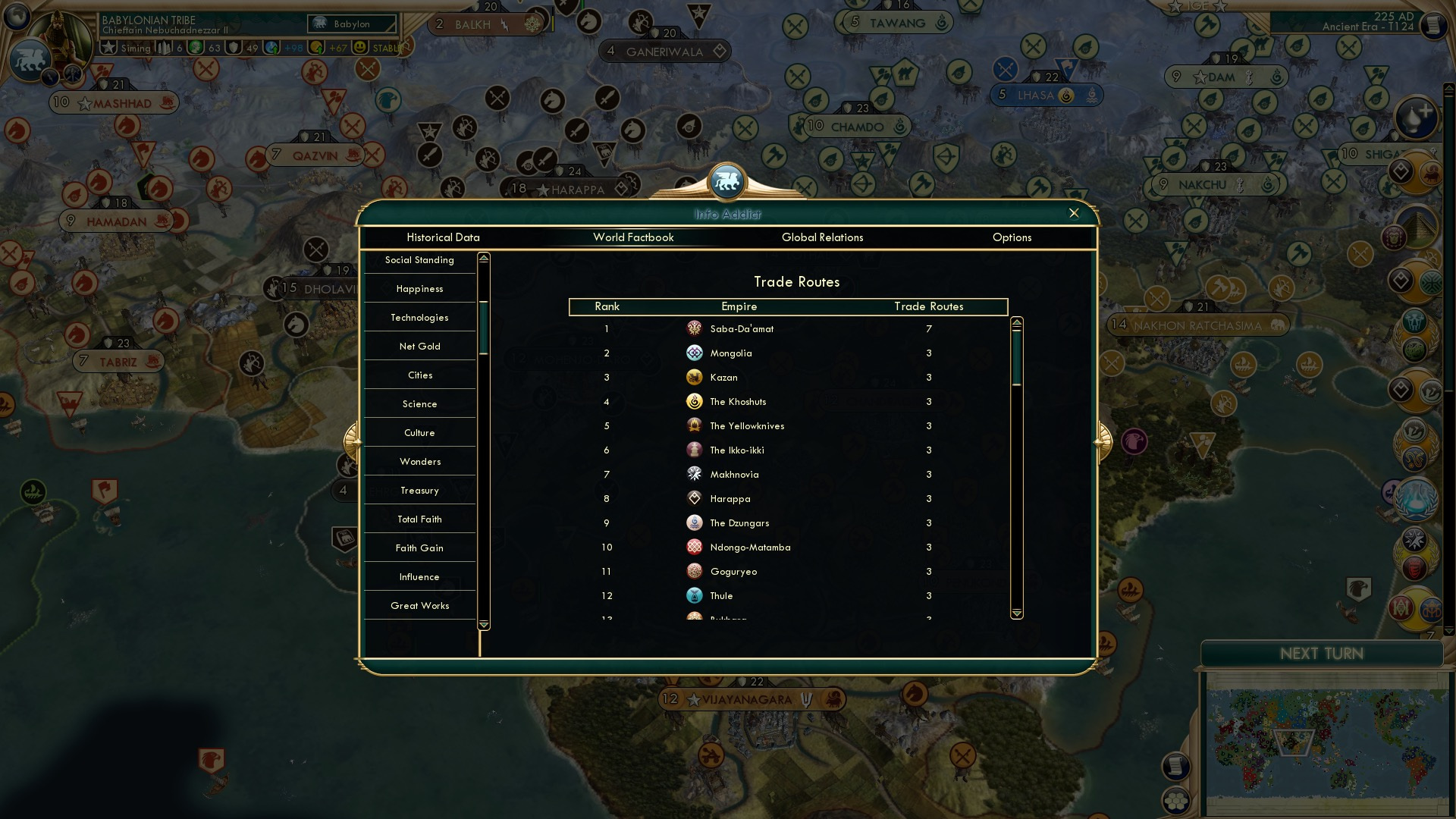Click the lion crest atop the Info Addict window
This screenshot has width=1456, height=819.
click(727, 181)
